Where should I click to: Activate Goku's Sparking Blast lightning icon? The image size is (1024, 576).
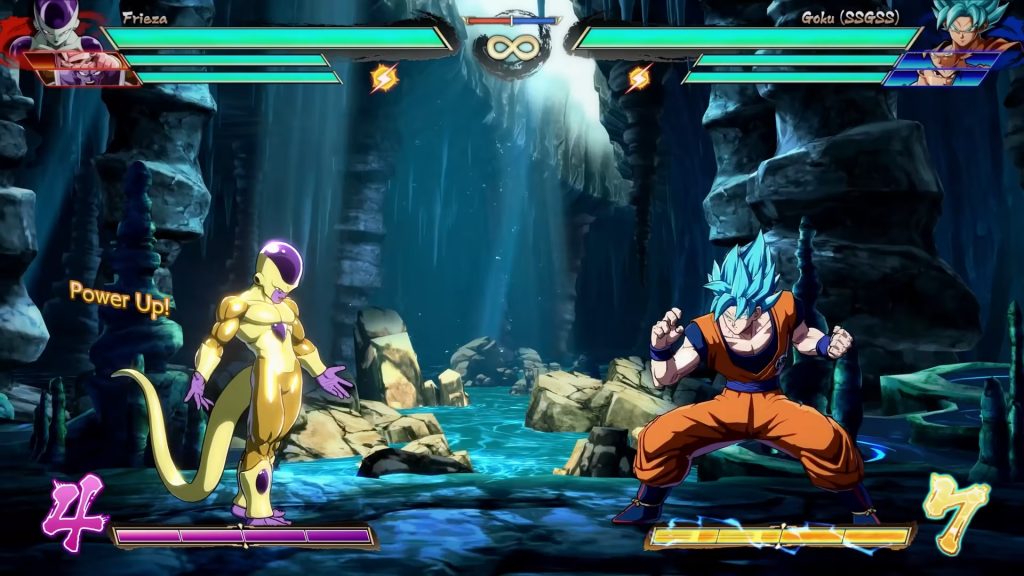coord(639,77)
